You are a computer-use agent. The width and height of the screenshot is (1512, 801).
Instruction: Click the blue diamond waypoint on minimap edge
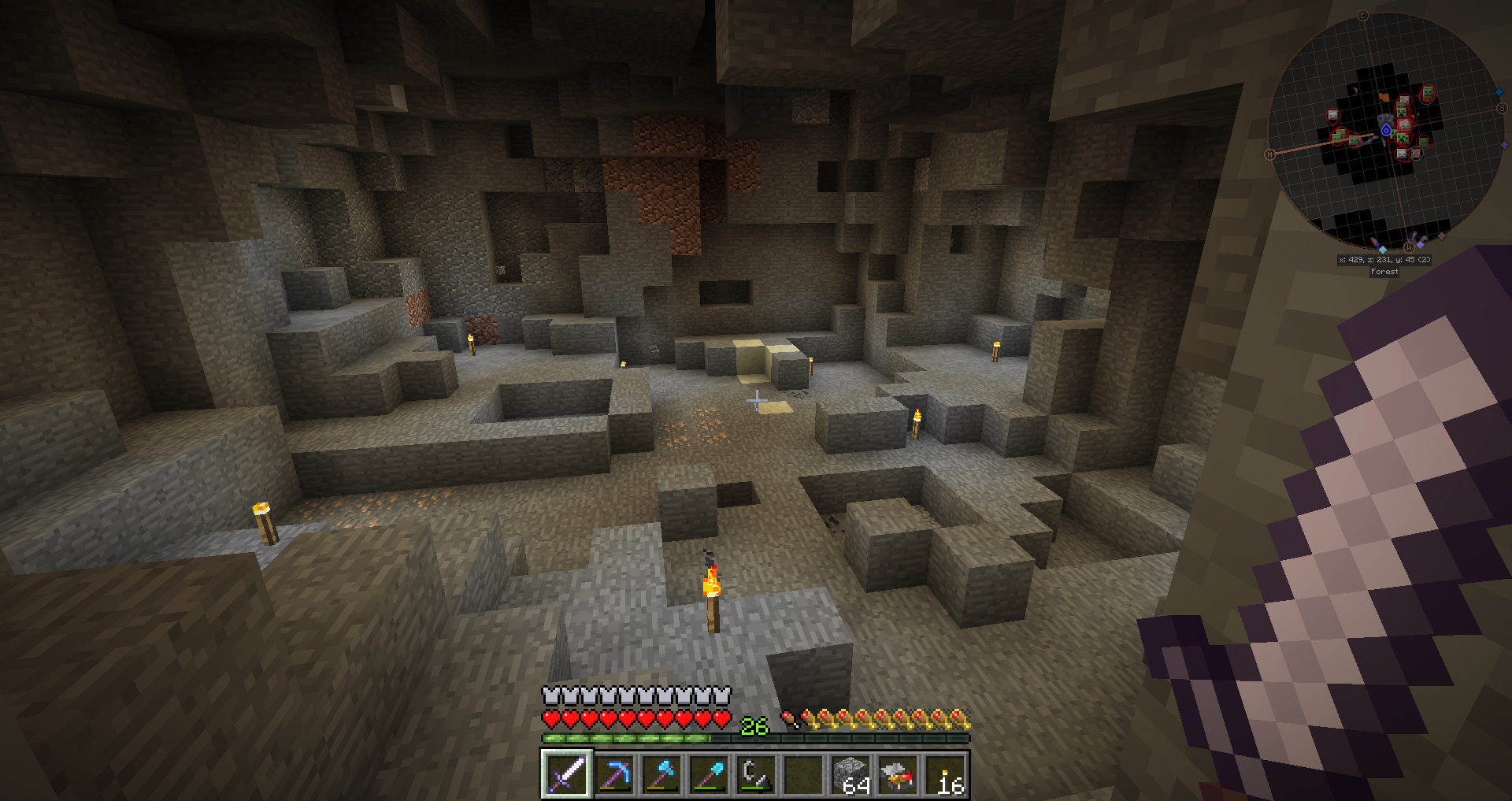click(x=1499, y=92)
